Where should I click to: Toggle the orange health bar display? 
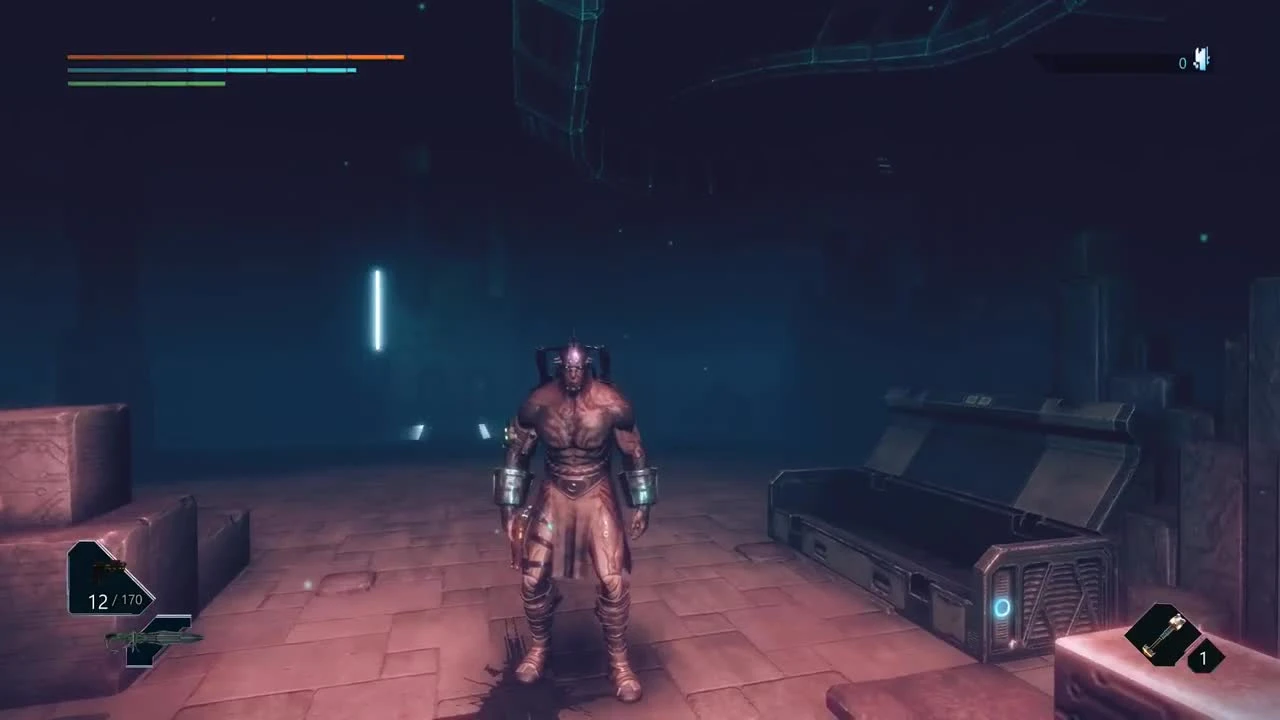pyautogui.click(x=235, y=57)
